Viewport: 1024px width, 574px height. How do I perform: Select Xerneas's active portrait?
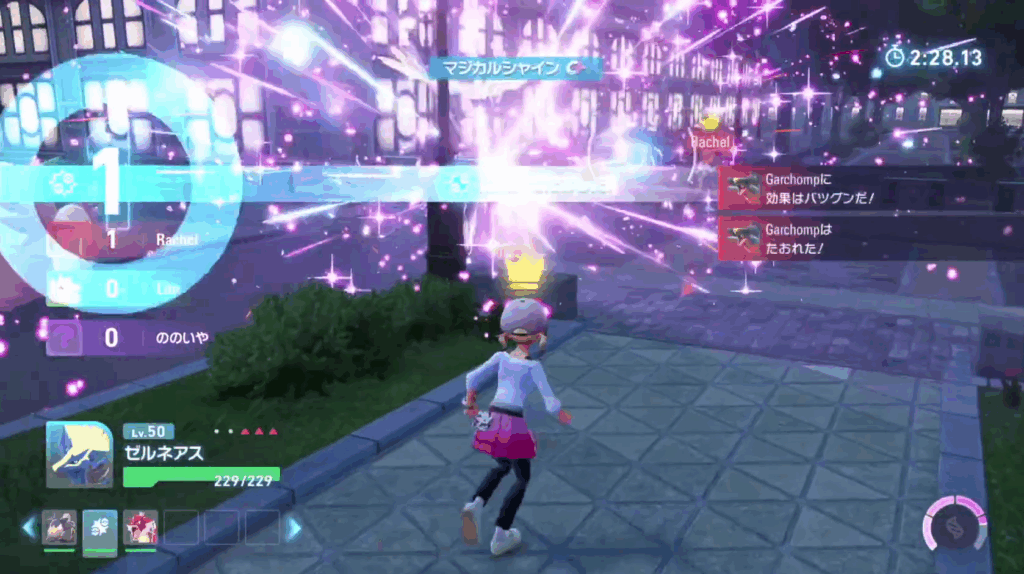click(x=79, y=454)
